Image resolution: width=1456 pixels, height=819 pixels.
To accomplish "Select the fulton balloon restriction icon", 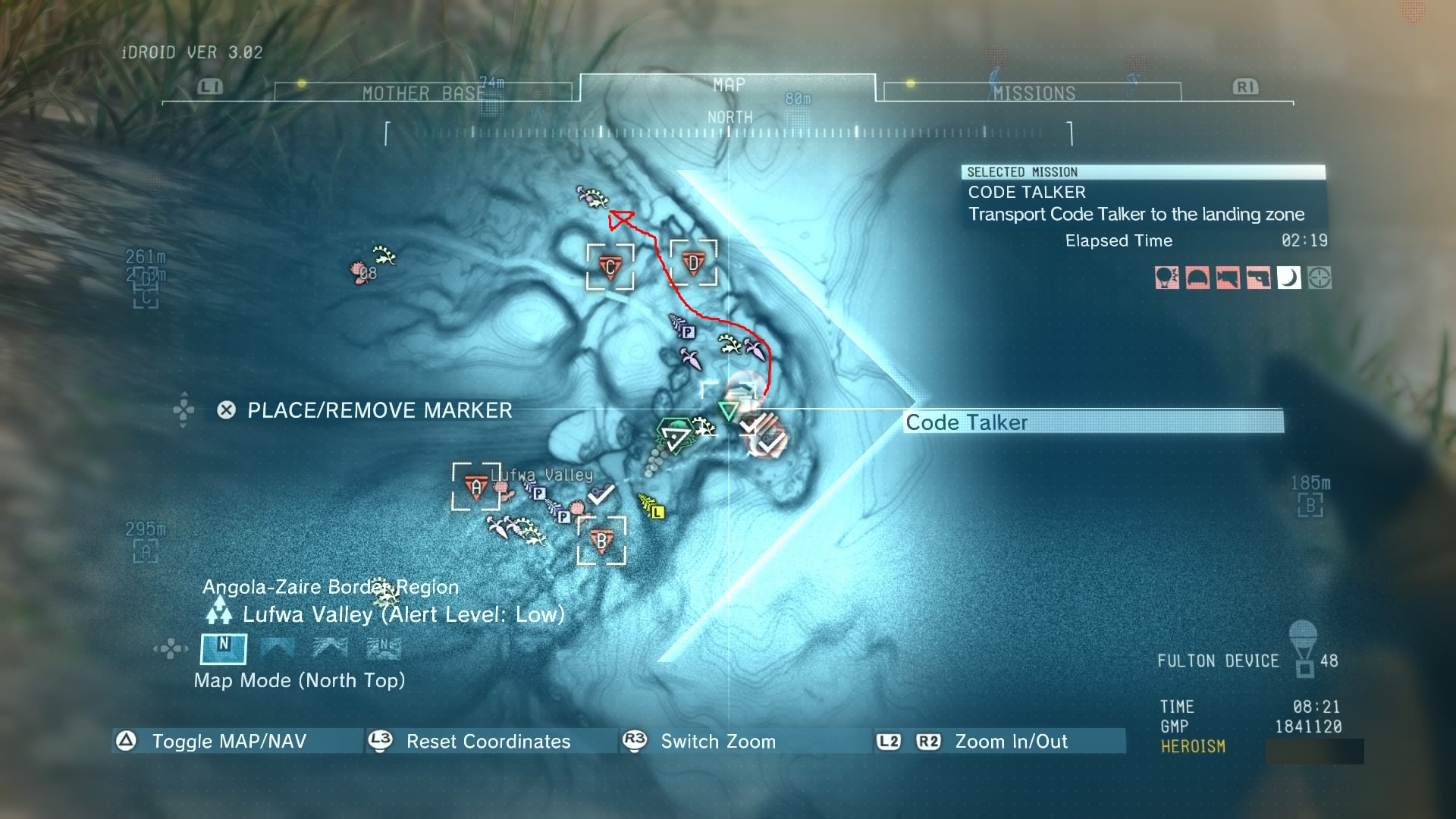I will click(x=1166, y=278).
